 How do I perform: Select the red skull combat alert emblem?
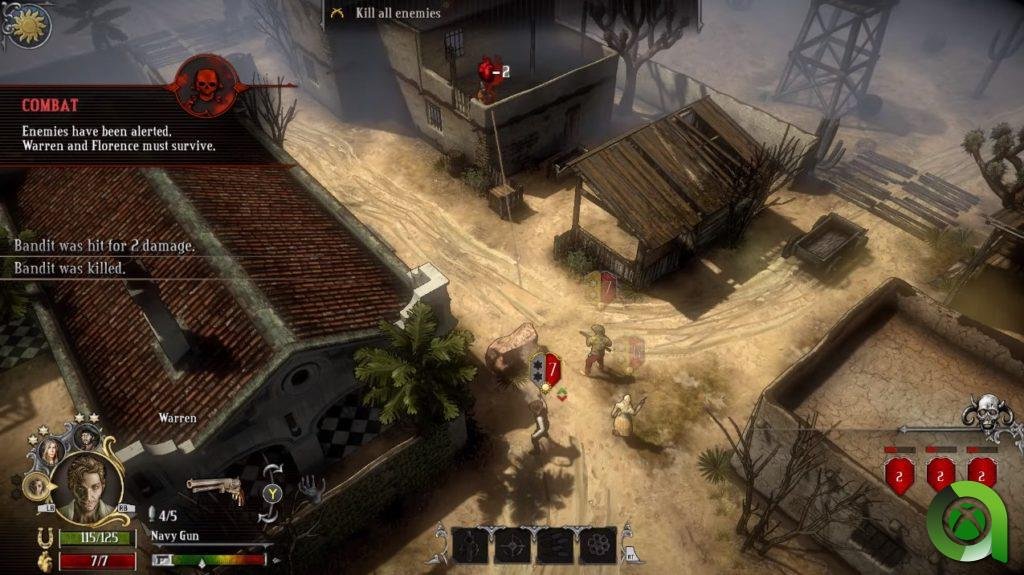point(207,87)
